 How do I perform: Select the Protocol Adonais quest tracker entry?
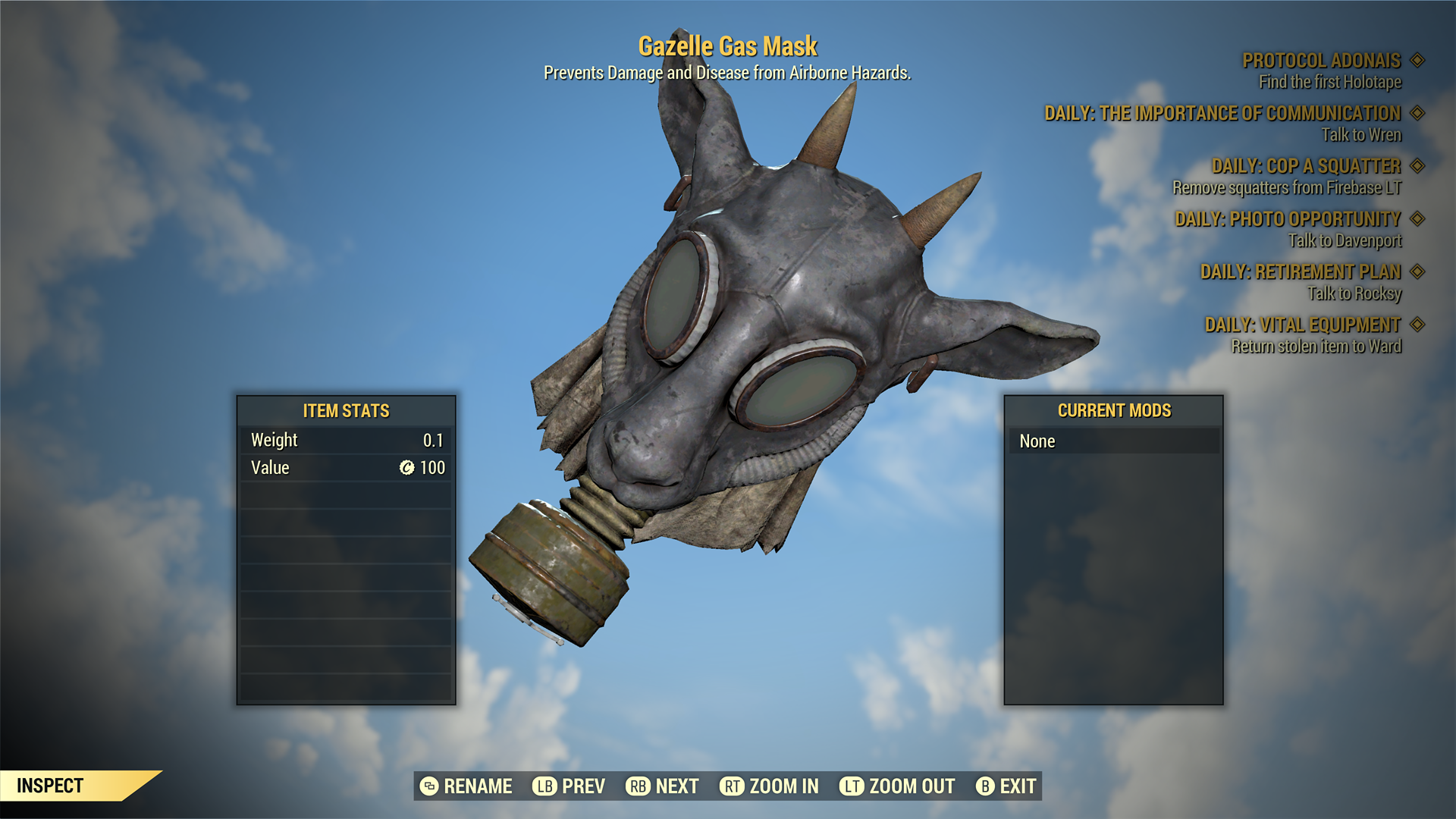tap(1321, 61)
